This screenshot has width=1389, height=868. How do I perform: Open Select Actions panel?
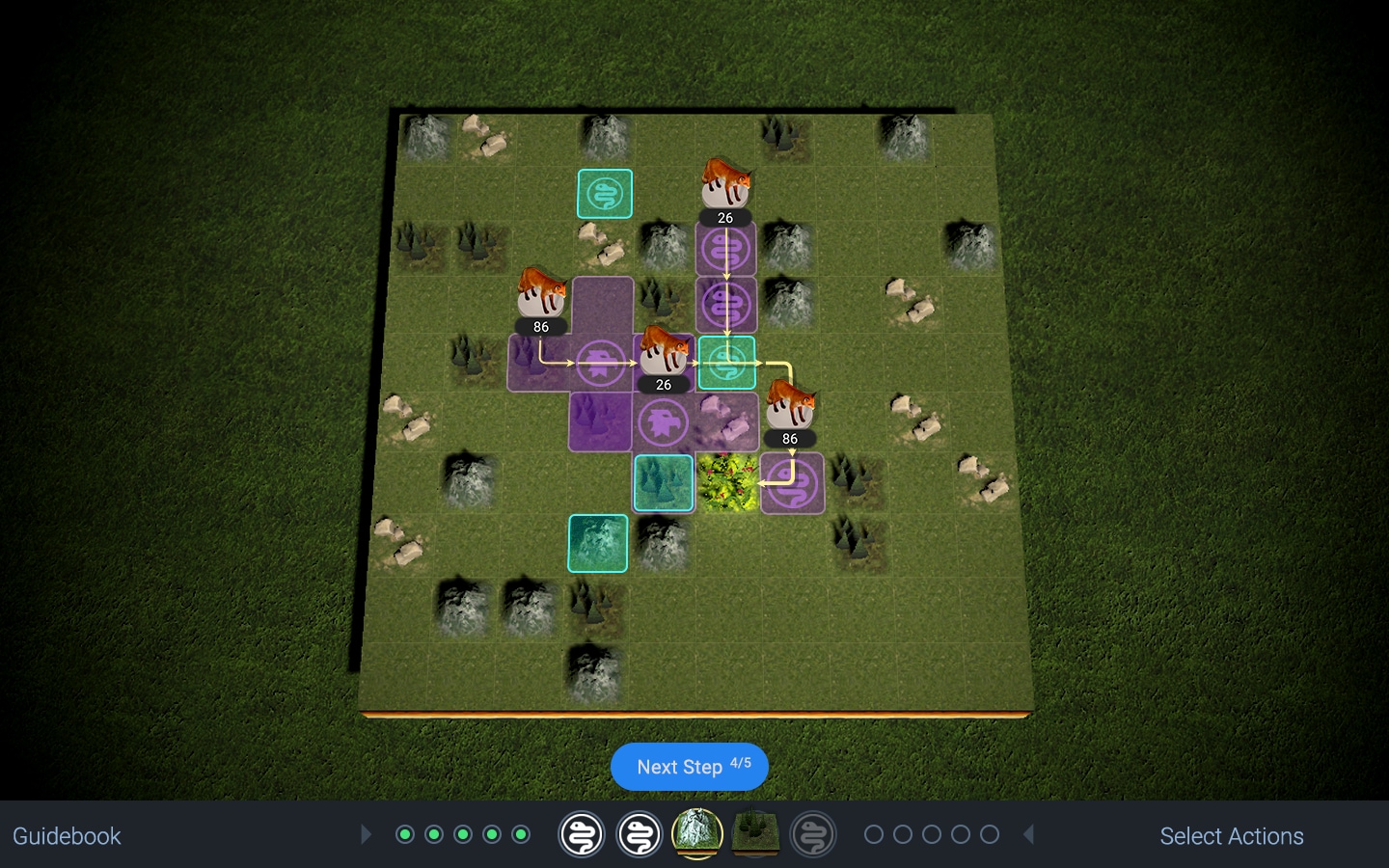[x=1231, y=836]
